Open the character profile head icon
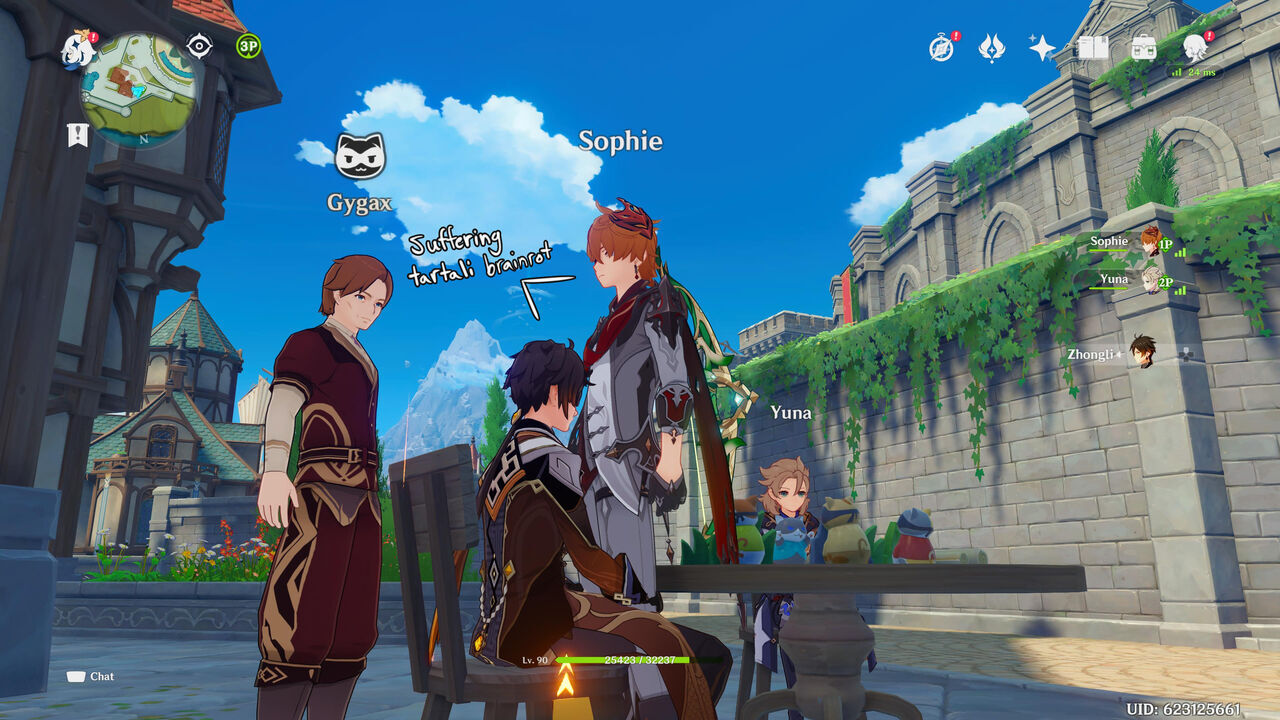The width and height of the screenshot is (1280, 720). 1194,46
